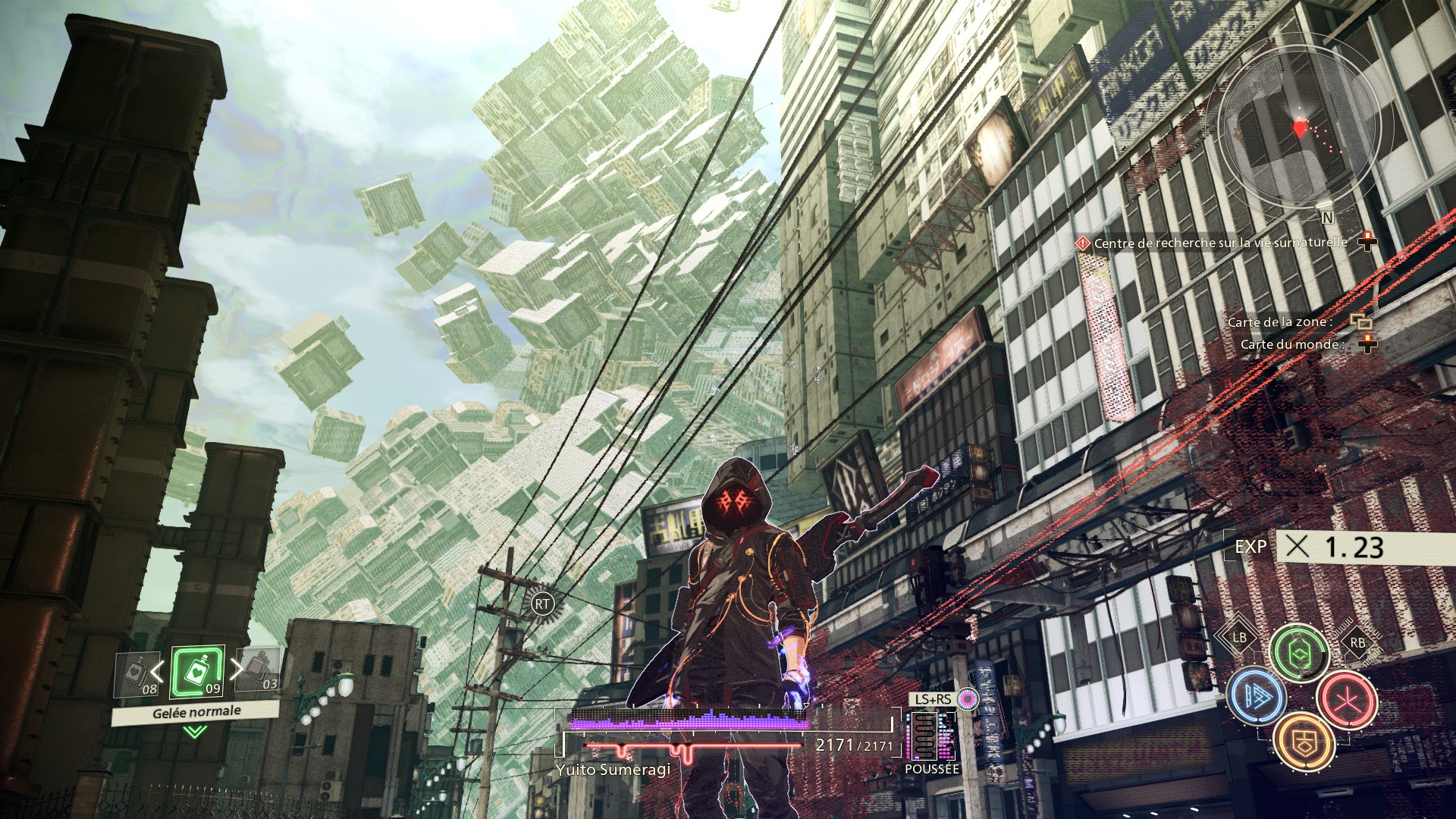Viewport: 1456px width, 819px height.
Task: Activate the green hexagon SAS ability
Action: pyautogui.click(x=1300, y=651)
